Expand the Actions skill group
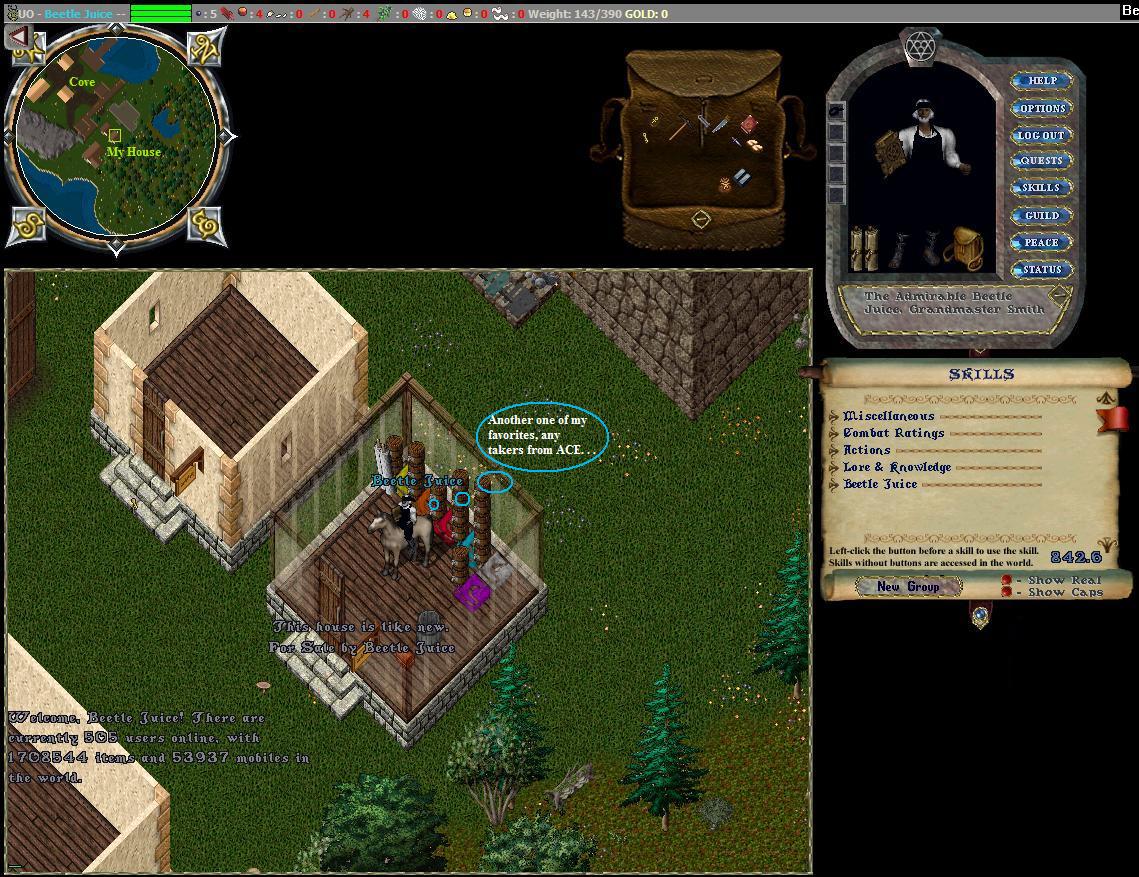The width and height of the screenshot is (1139, 877). 835,450
